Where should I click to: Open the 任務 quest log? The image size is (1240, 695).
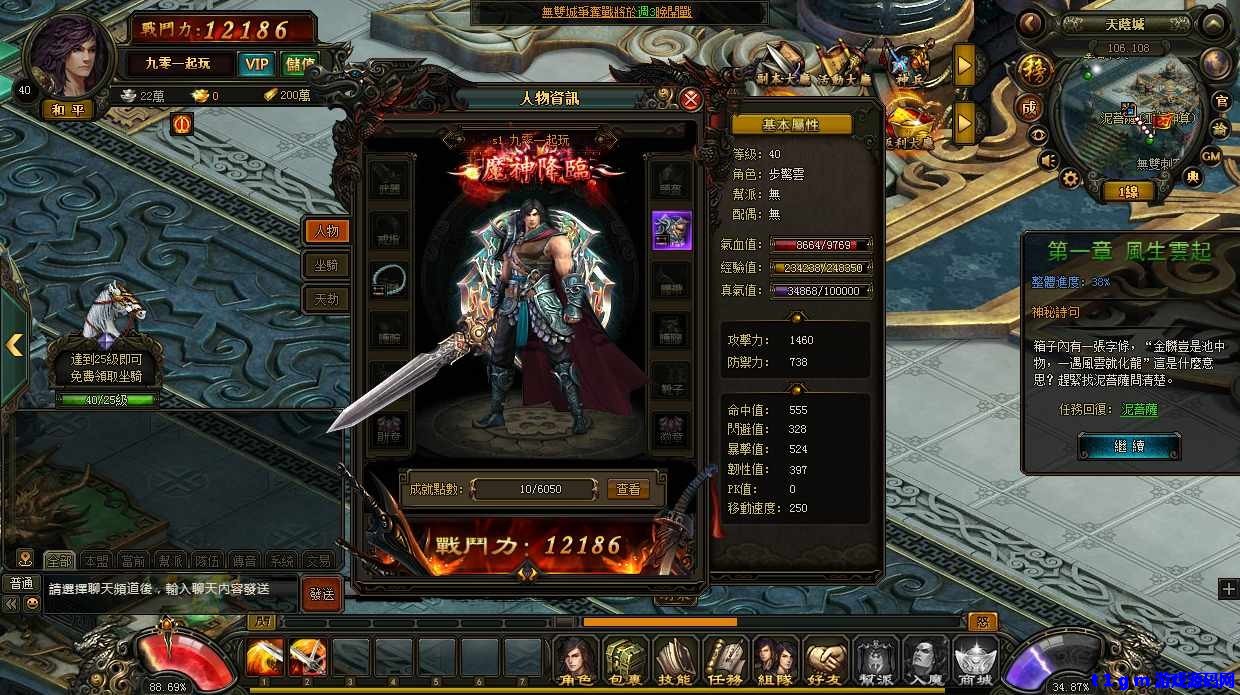coord(725,660)
